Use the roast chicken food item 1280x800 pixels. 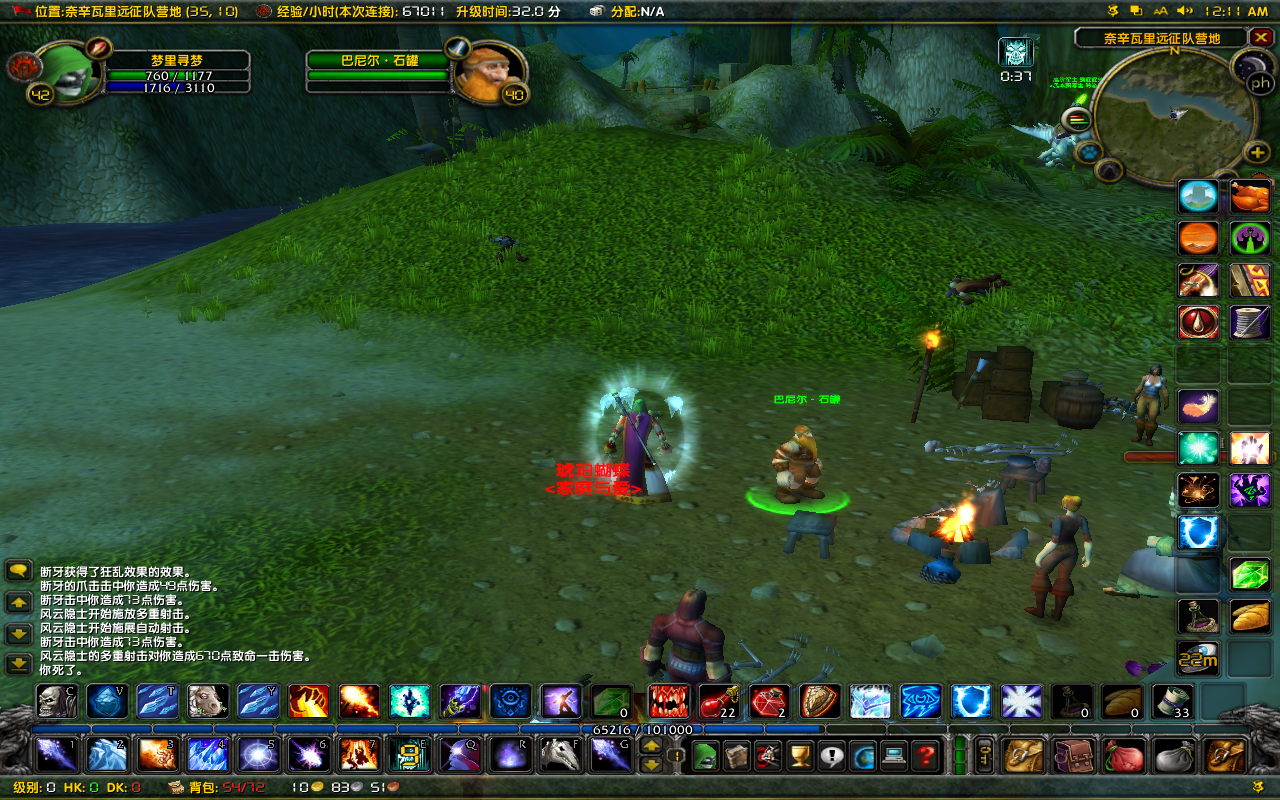1250,196
